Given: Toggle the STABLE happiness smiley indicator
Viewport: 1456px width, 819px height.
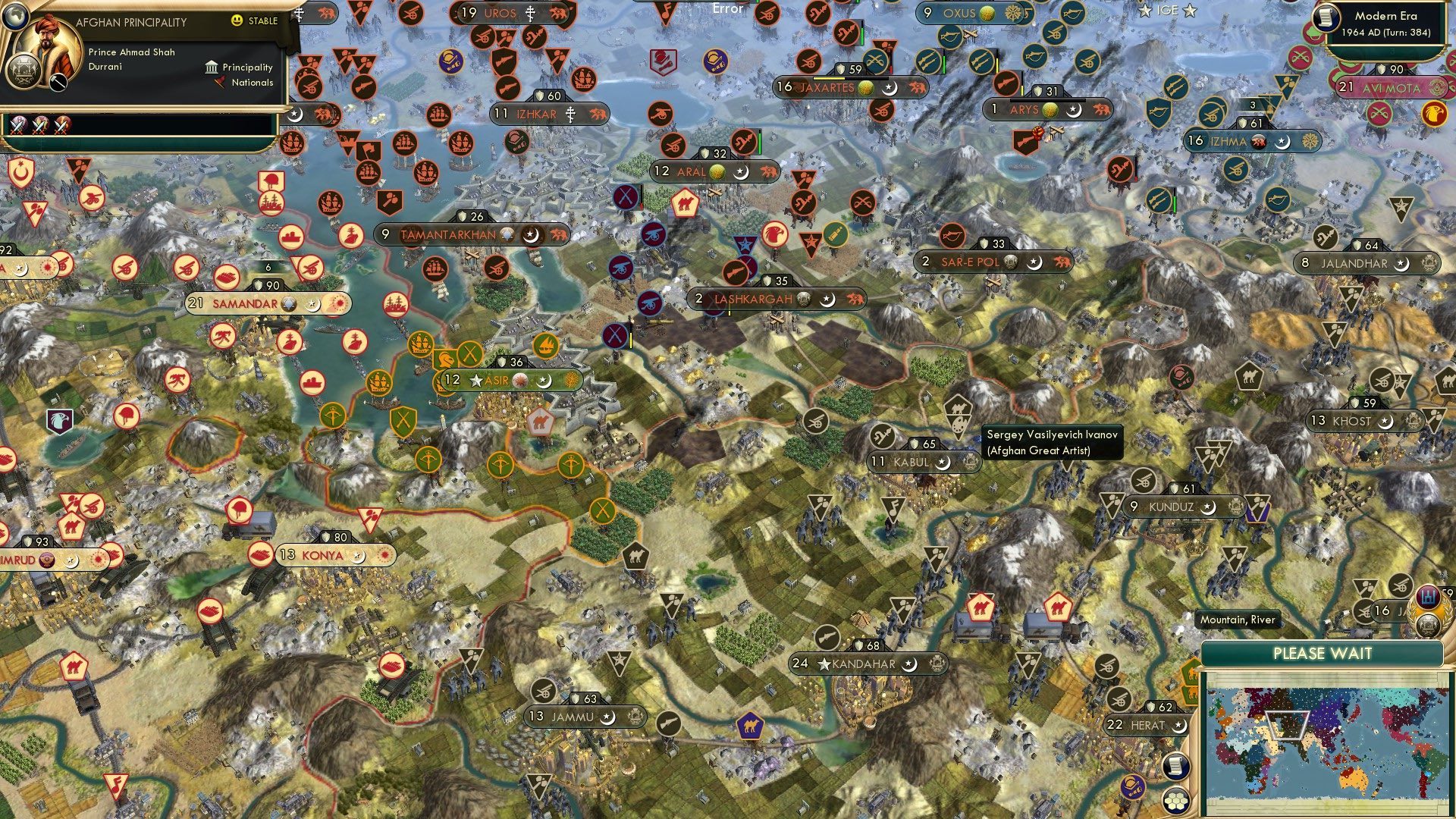Looking at the screenshot, I should pyautogui.click(x=237, y=20).
